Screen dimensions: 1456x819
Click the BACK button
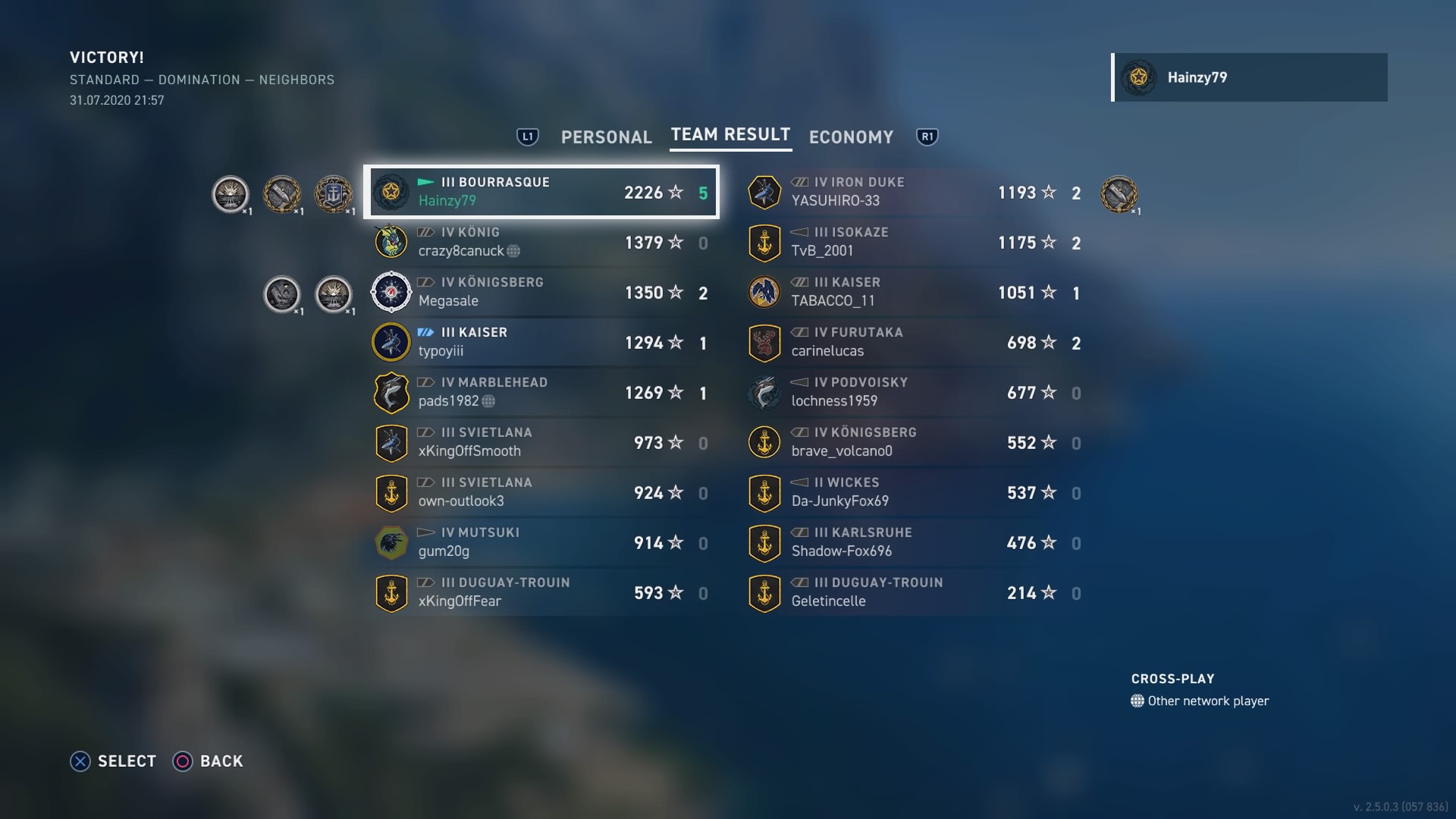point(209,761)
